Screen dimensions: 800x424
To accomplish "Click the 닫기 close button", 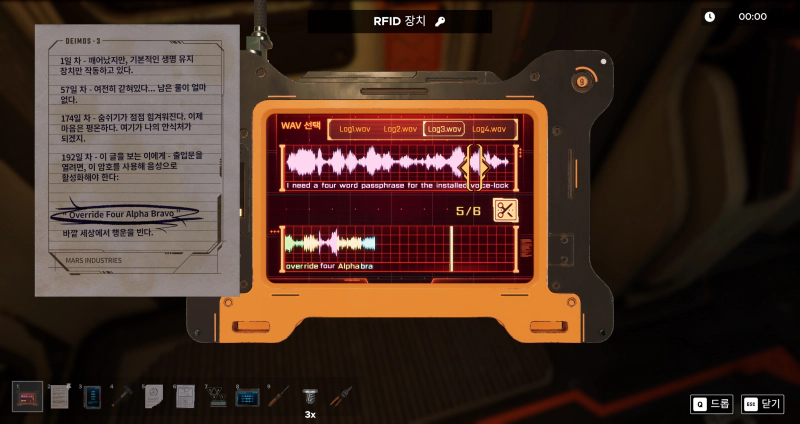I will (763, 404).
